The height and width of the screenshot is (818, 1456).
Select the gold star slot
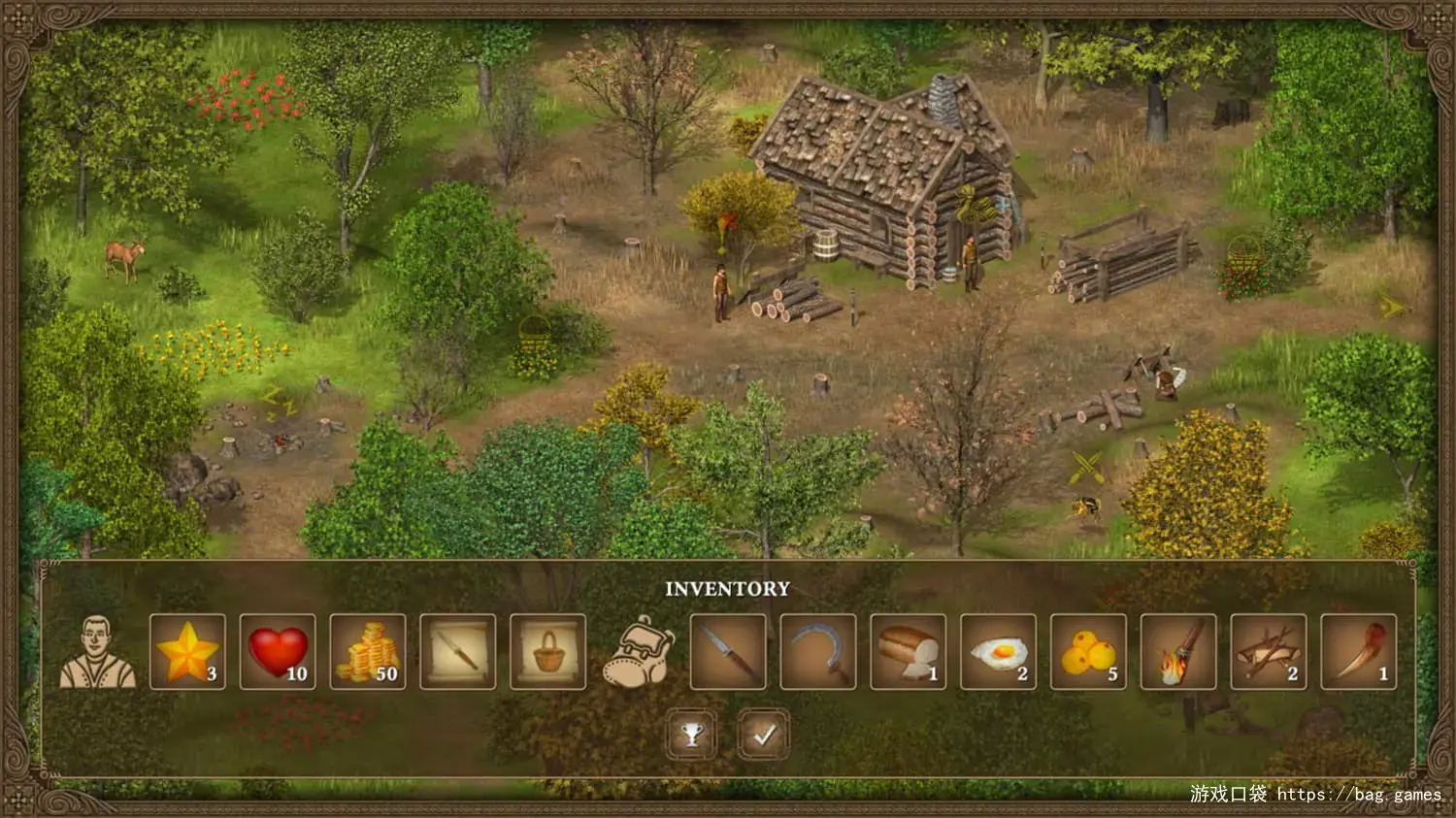[x=187, y=652]
